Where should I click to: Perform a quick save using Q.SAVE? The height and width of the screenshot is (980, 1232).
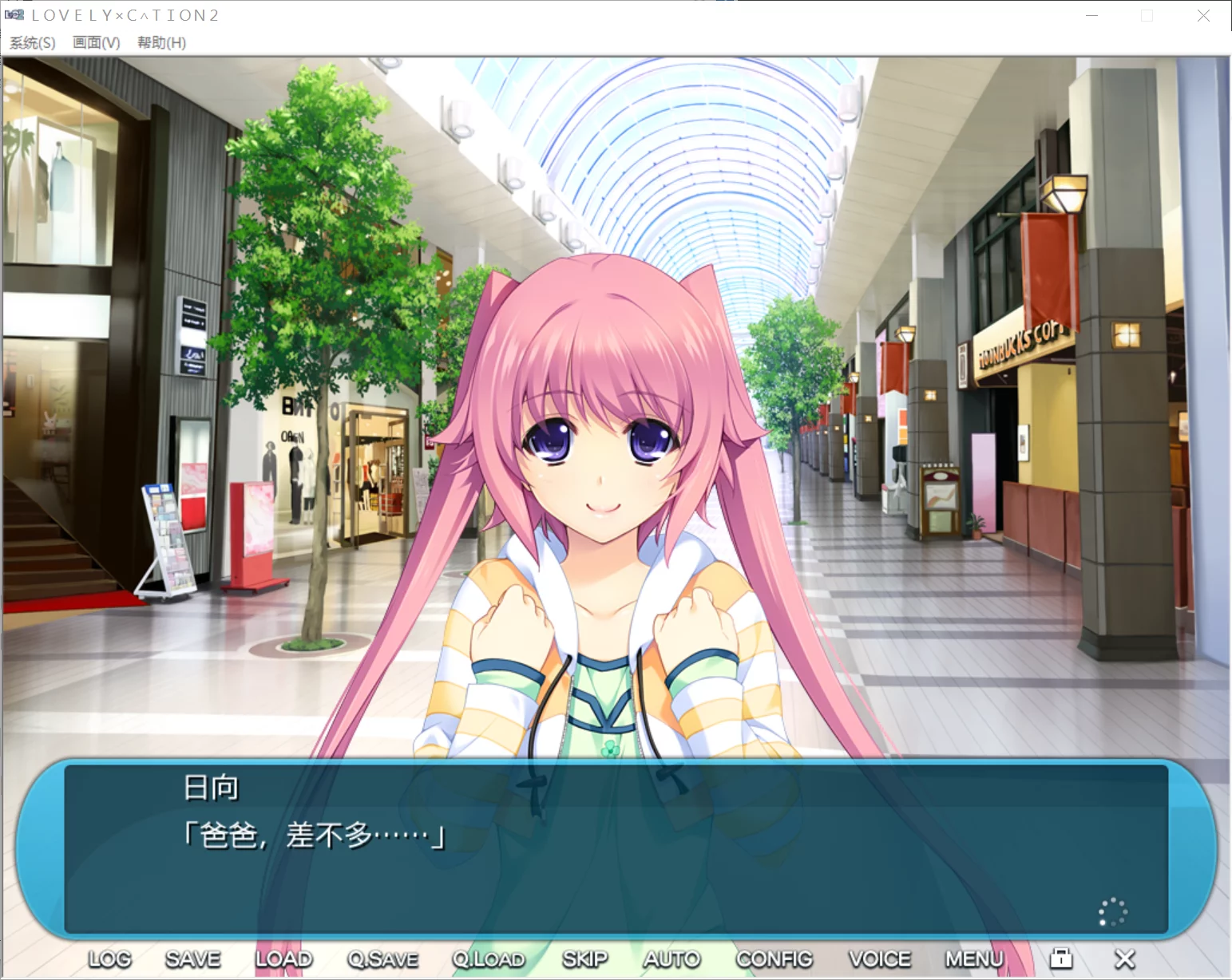(382, 958)
